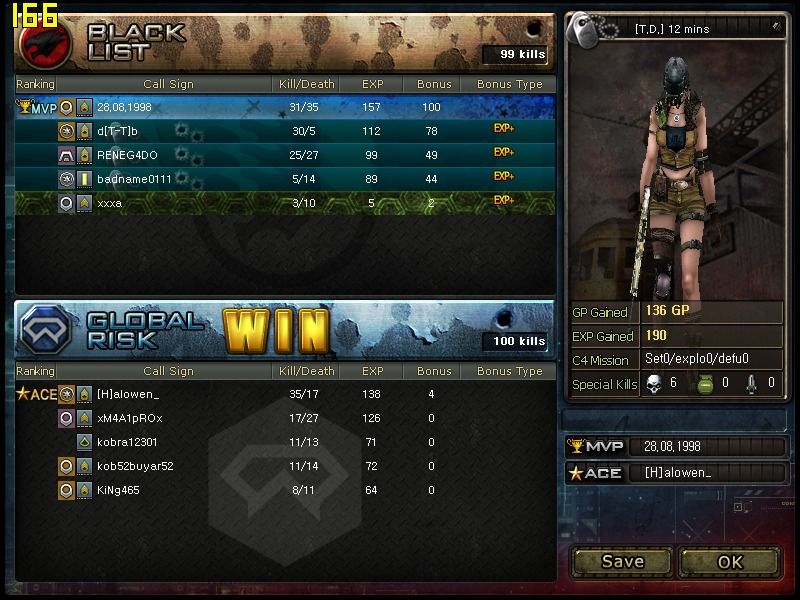Select the kobra12301 scoreboard entry
800x600 pixels.
pyautogui.click(x=127, y=442)
